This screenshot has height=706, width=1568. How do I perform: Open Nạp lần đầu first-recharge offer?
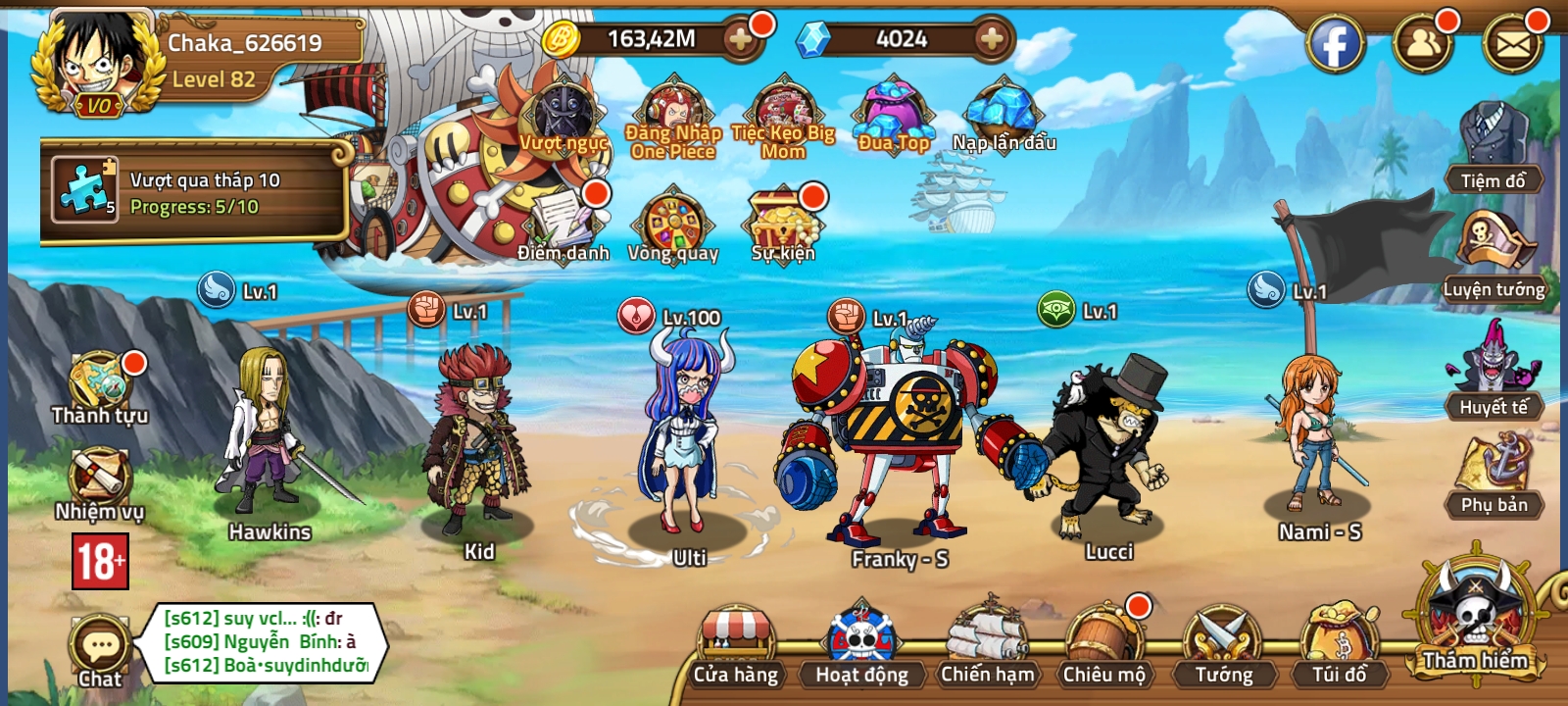click(x=1002, y=113)
